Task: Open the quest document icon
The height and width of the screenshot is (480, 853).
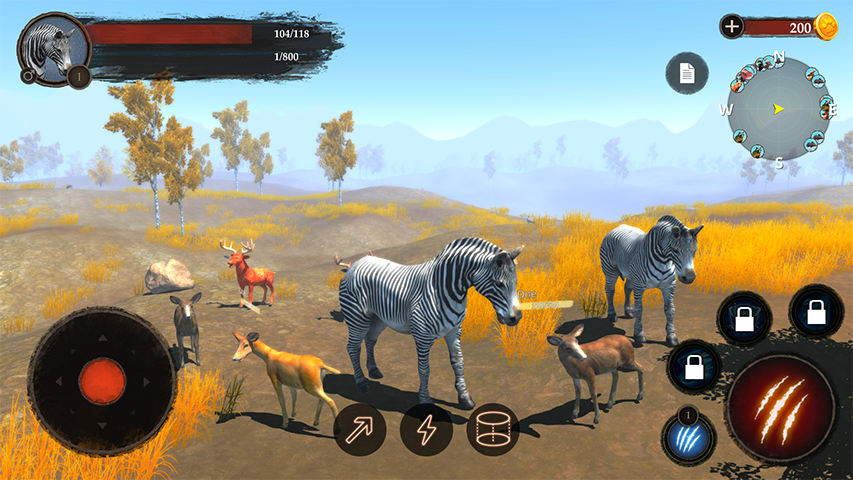Action: coord(687,73)
